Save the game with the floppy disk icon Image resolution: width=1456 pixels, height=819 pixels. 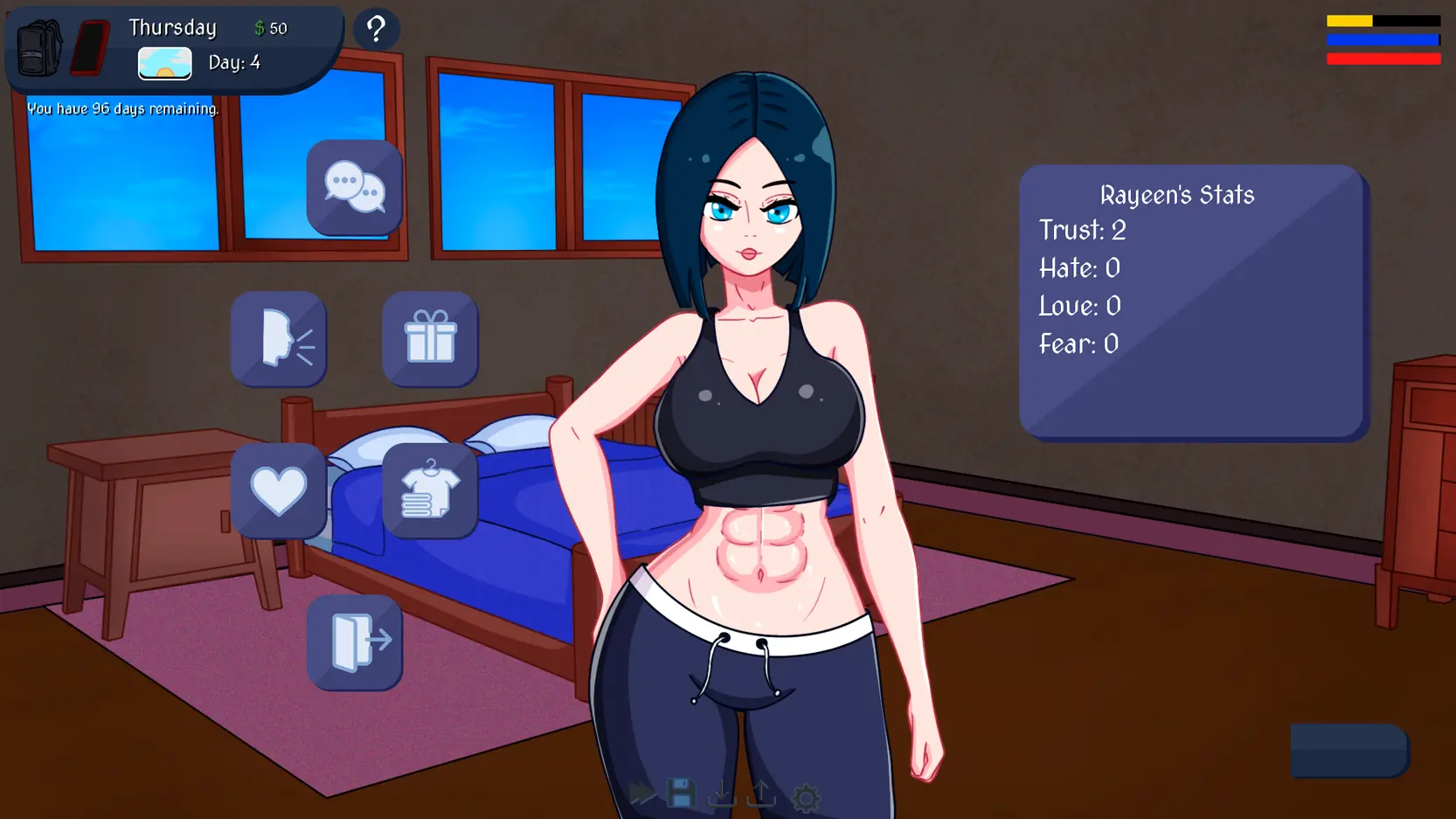tap(682, 795)
